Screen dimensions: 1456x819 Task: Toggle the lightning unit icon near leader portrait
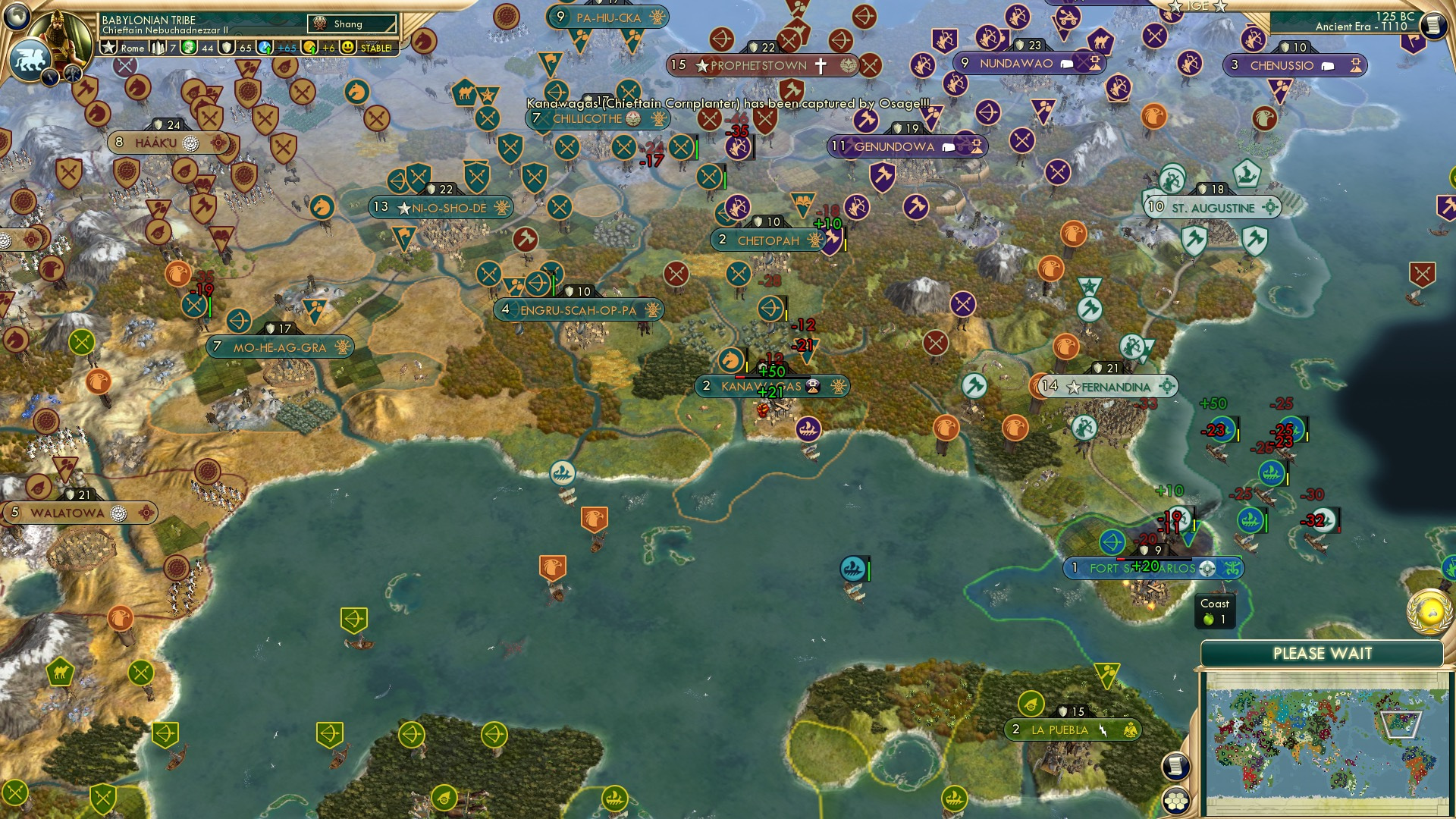click(x=50, y=76)
